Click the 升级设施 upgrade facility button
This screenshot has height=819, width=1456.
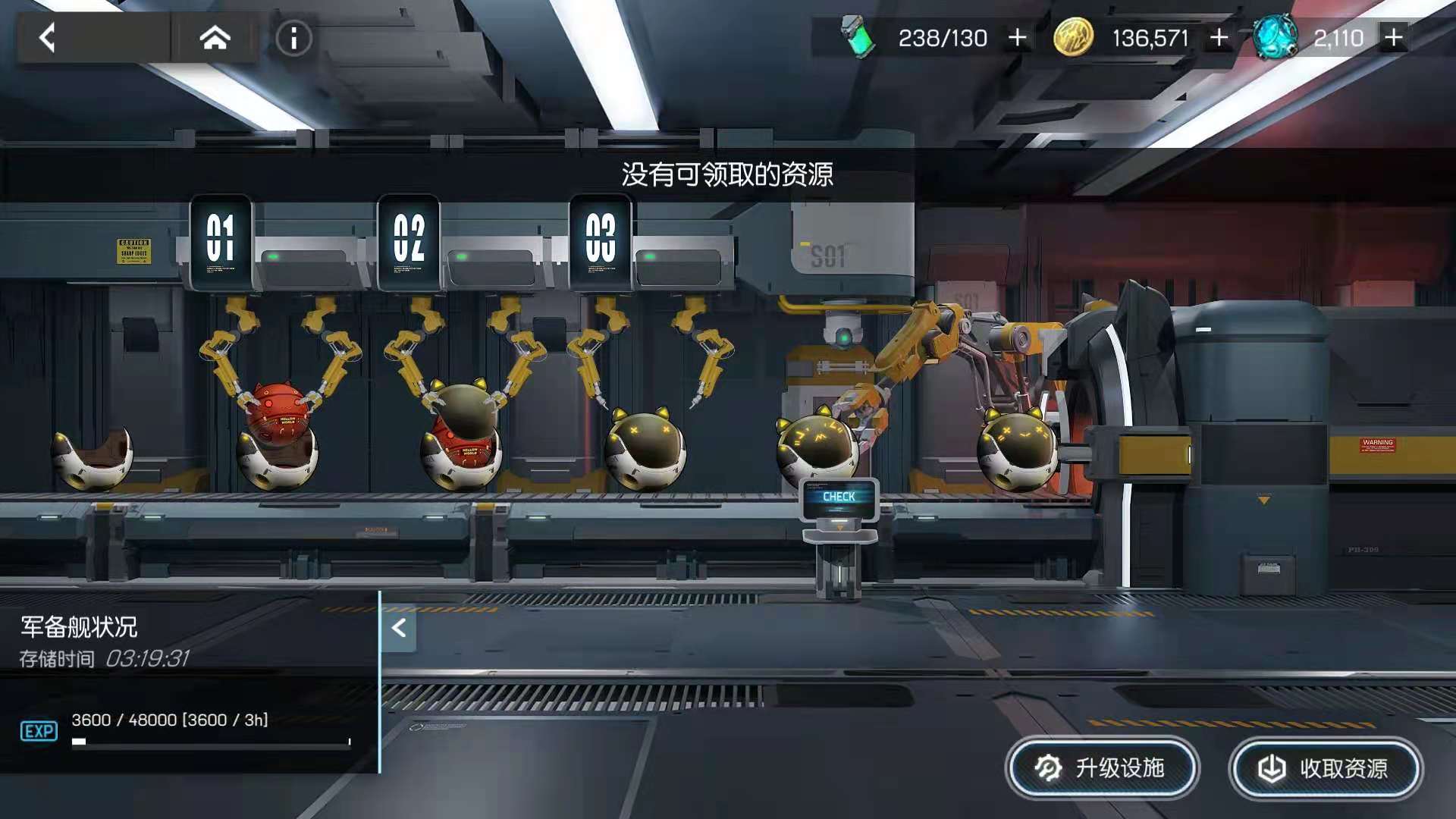[1103, 768]
